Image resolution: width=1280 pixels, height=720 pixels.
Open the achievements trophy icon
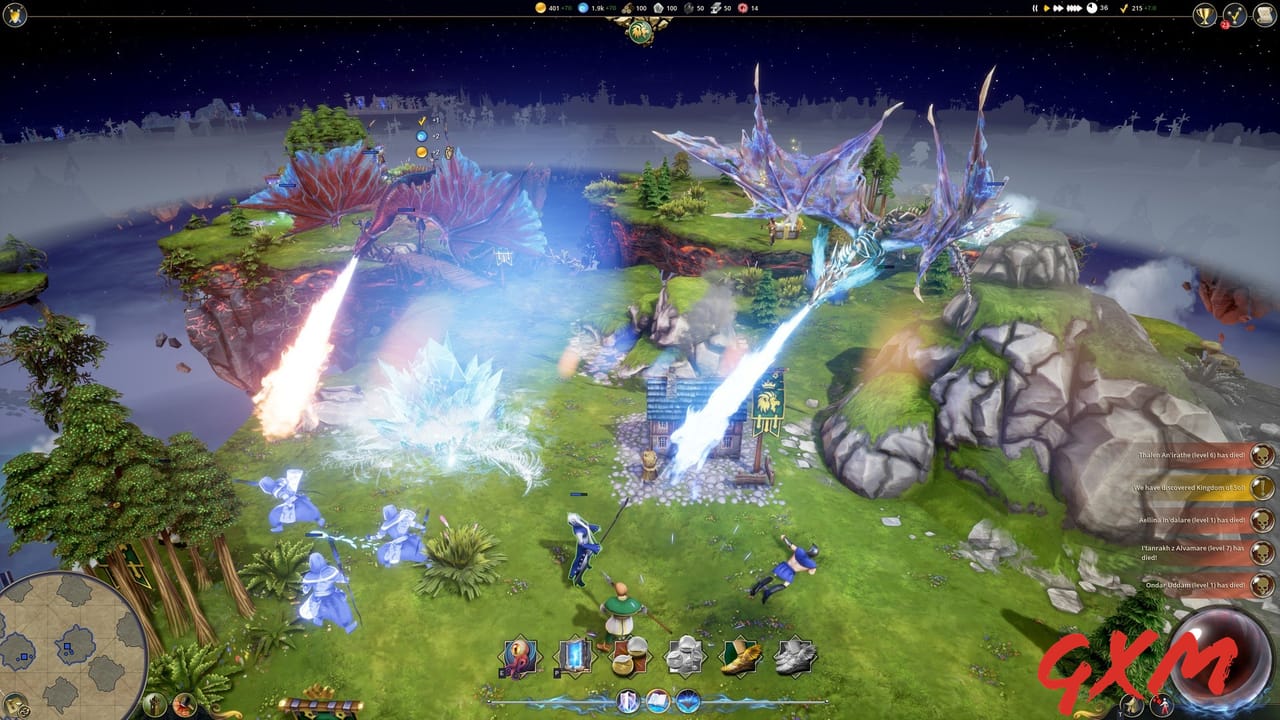(x=1206, y=14)
